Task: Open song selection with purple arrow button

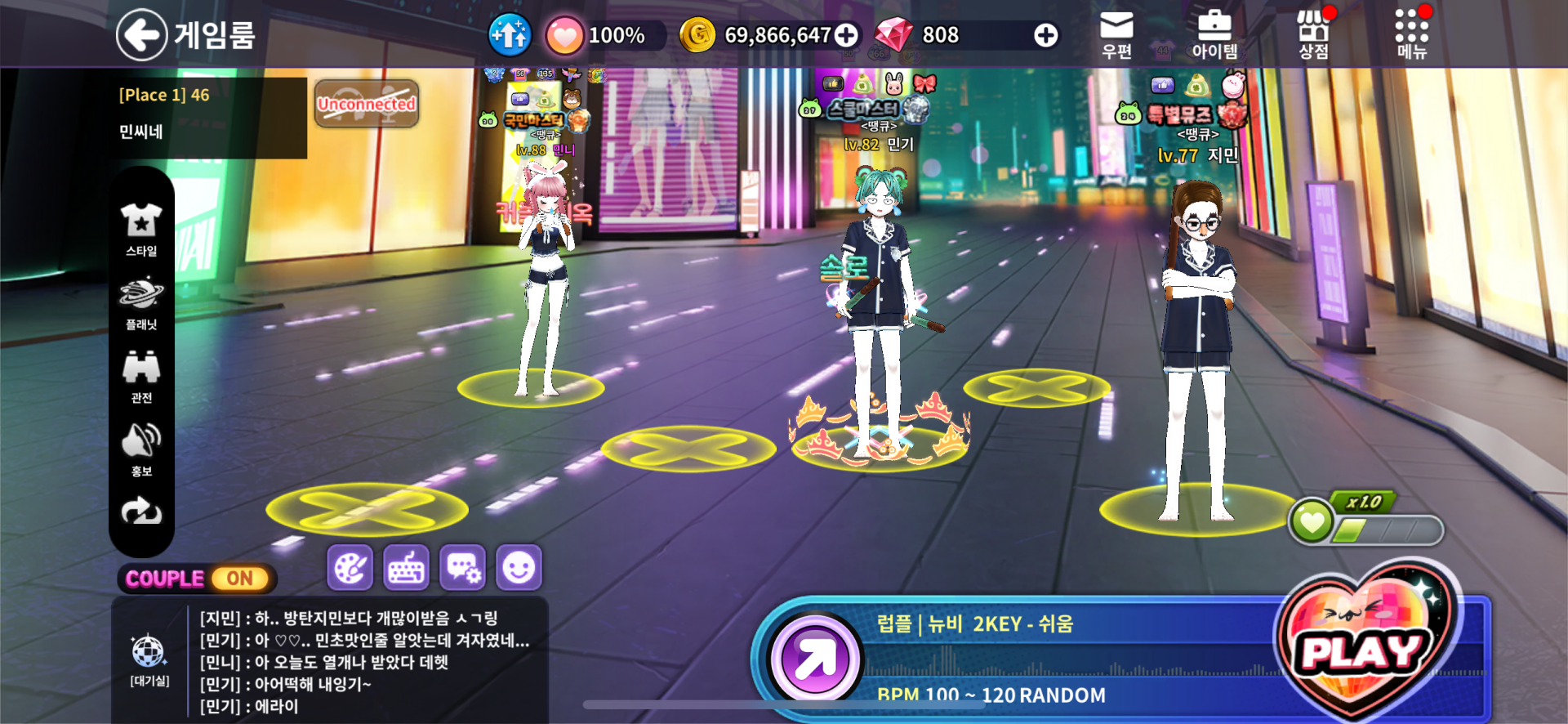Action: pos(814,659)
